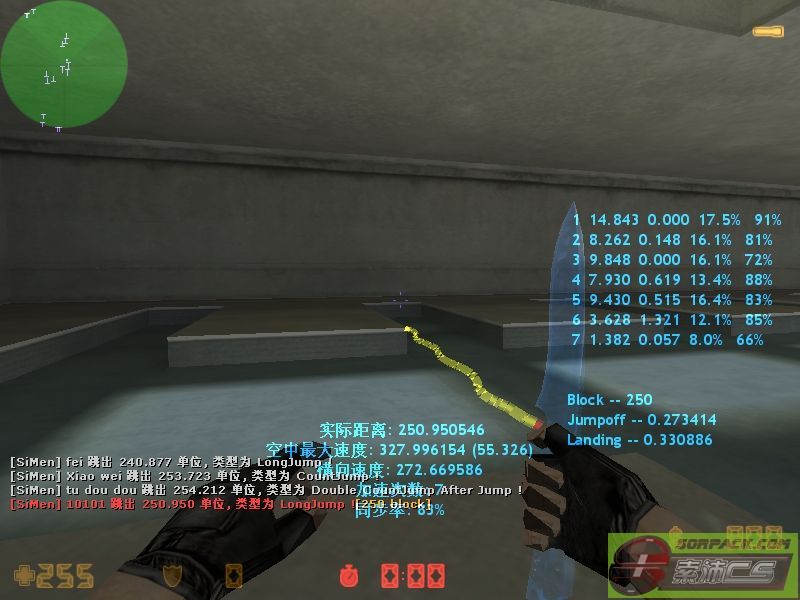Open the CS watermark logo
The height and width of the screenshot is (600, 800).
click(x=703, y=564)
